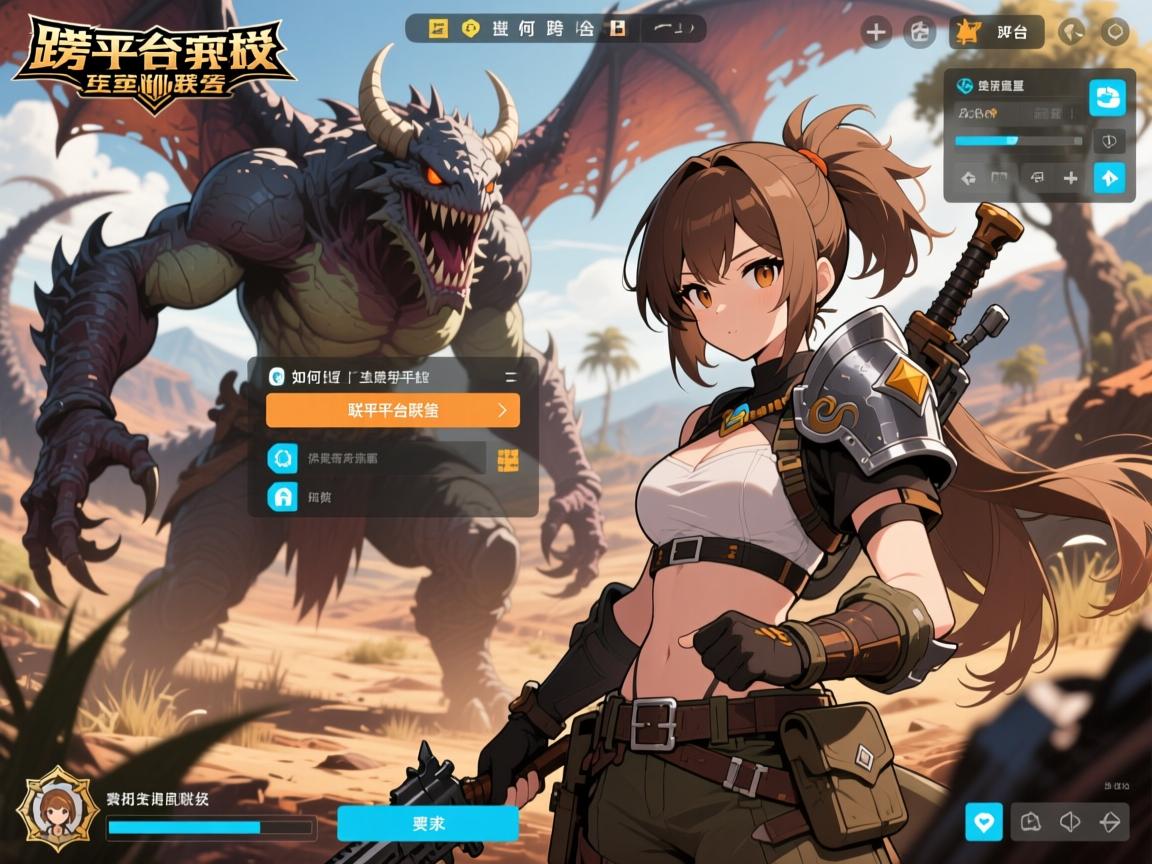
Task: Select the blue home icon row
Action: pyautogui.click(x=283, y=497)
